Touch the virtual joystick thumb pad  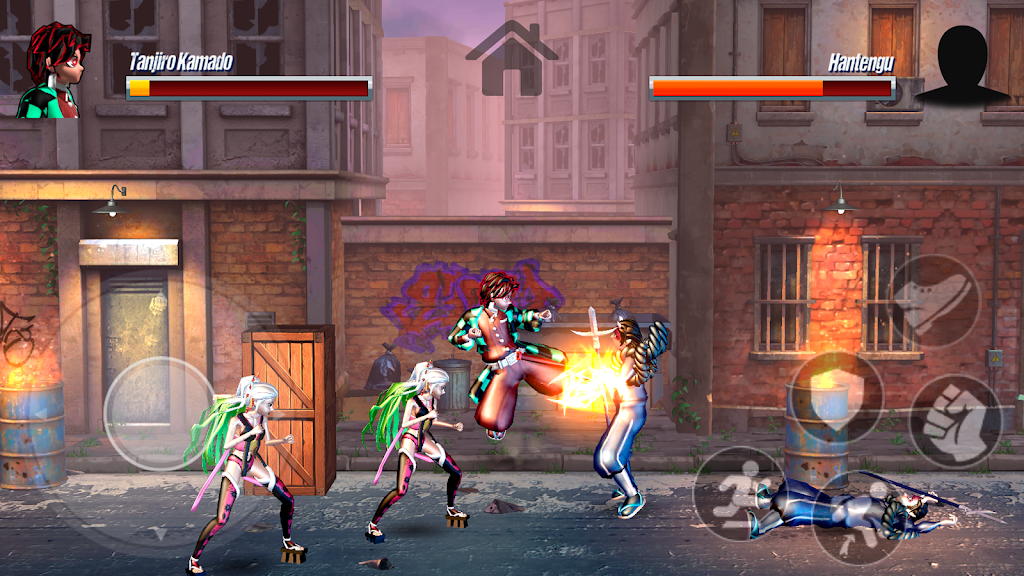click(160, 413)
